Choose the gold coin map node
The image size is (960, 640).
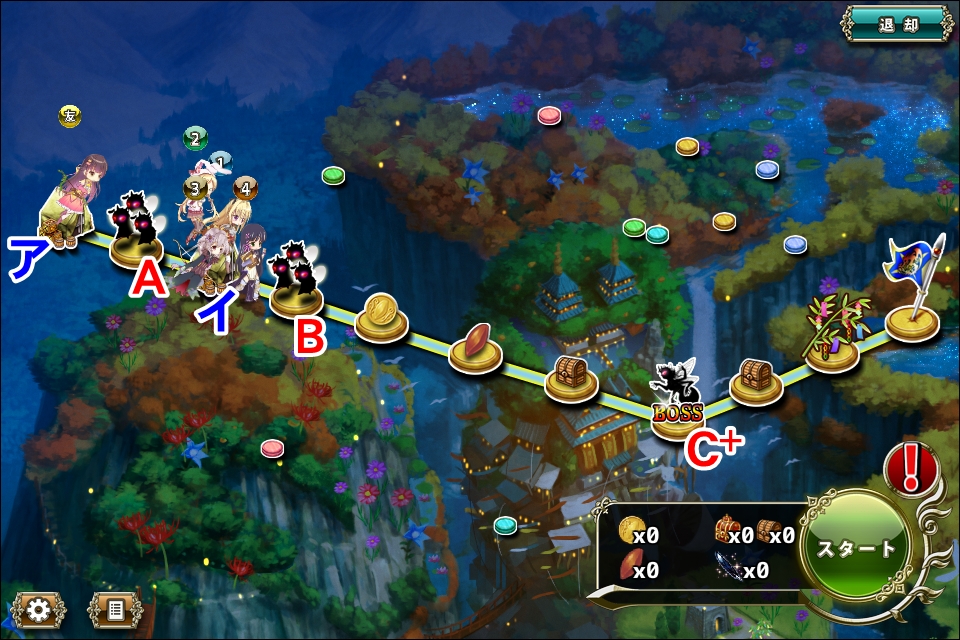point(381,315)
